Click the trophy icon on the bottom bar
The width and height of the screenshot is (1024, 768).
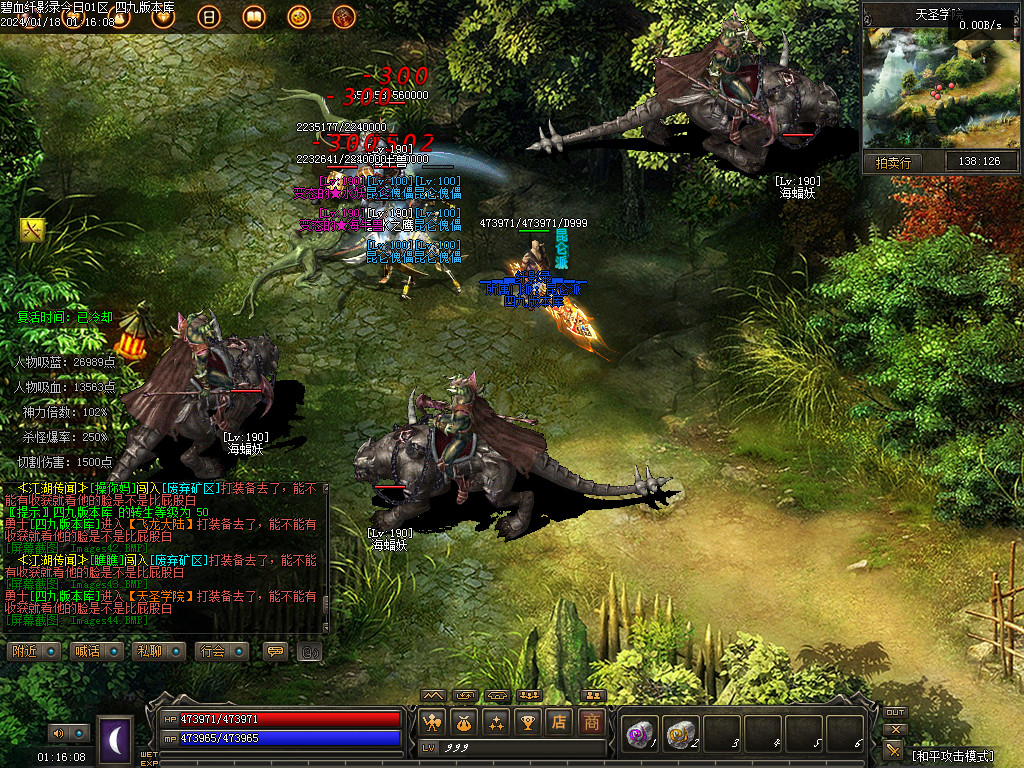(x=527, y=721)
